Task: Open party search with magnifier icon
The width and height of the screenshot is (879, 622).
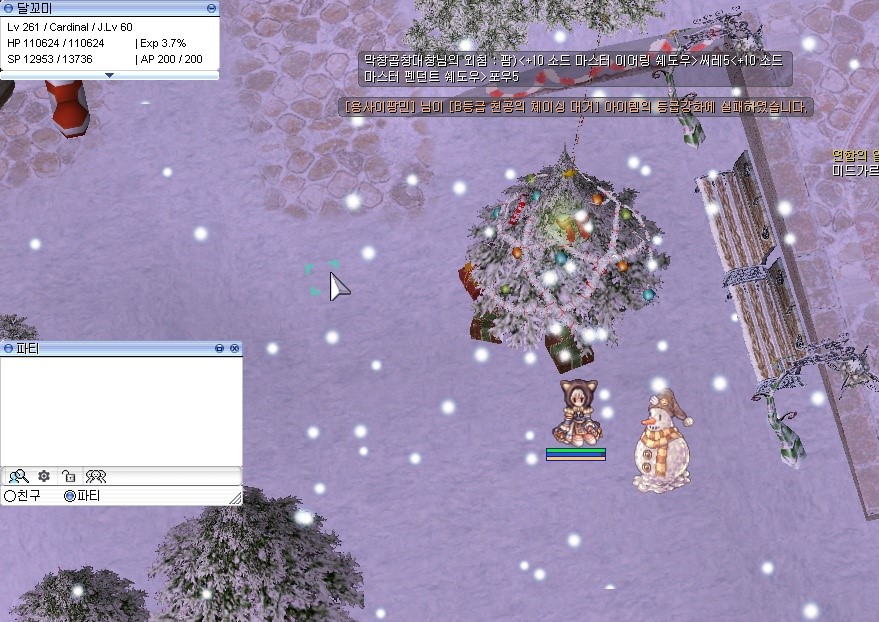Action: pos(18,476)
